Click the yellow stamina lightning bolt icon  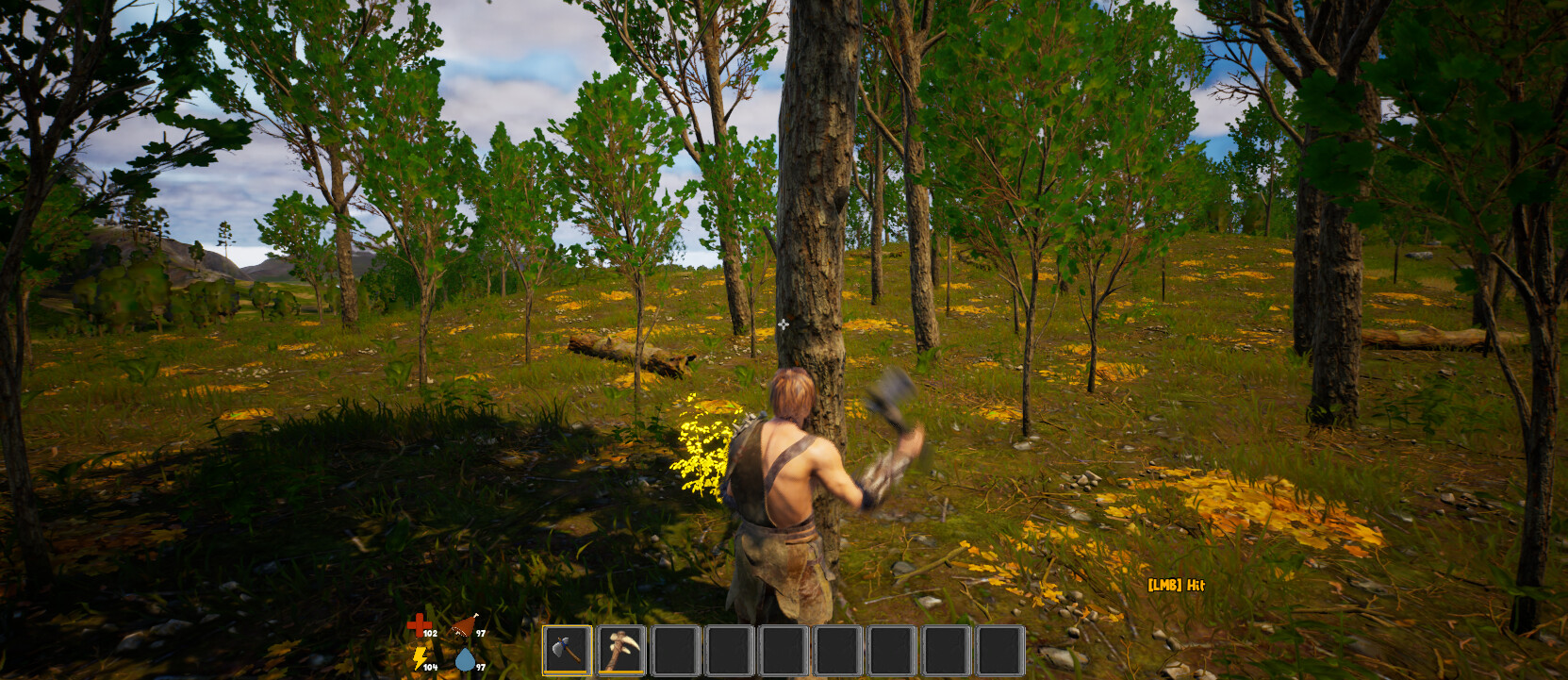pyautogui.click(x=419, y=657)
